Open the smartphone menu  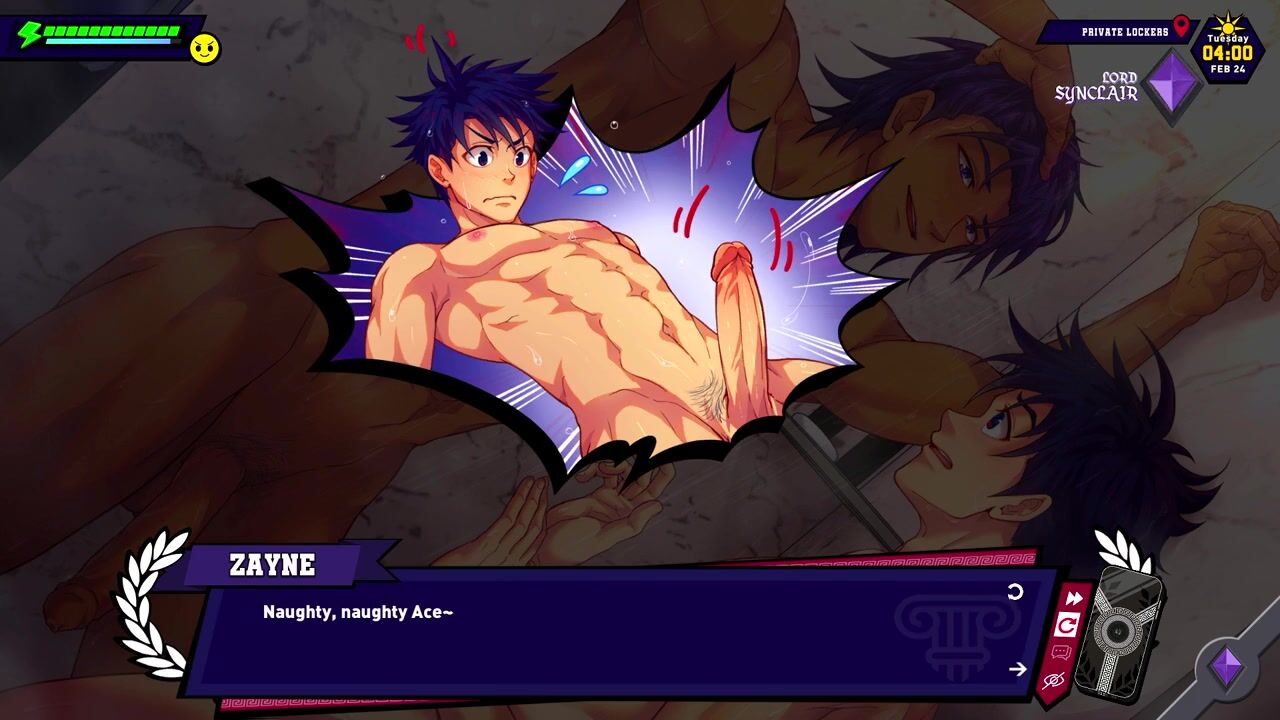coord(1118,631)
